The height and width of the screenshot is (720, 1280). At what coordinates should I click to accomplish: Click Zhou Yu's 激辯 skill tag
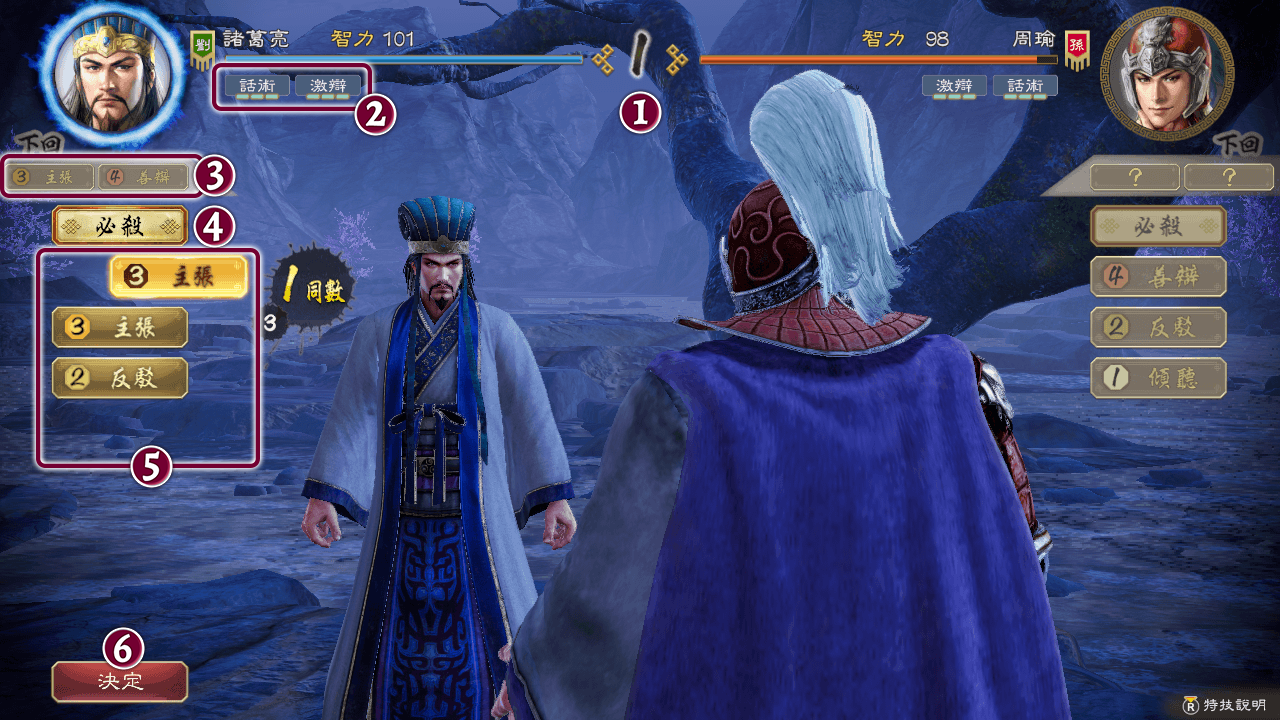[954, 86]
